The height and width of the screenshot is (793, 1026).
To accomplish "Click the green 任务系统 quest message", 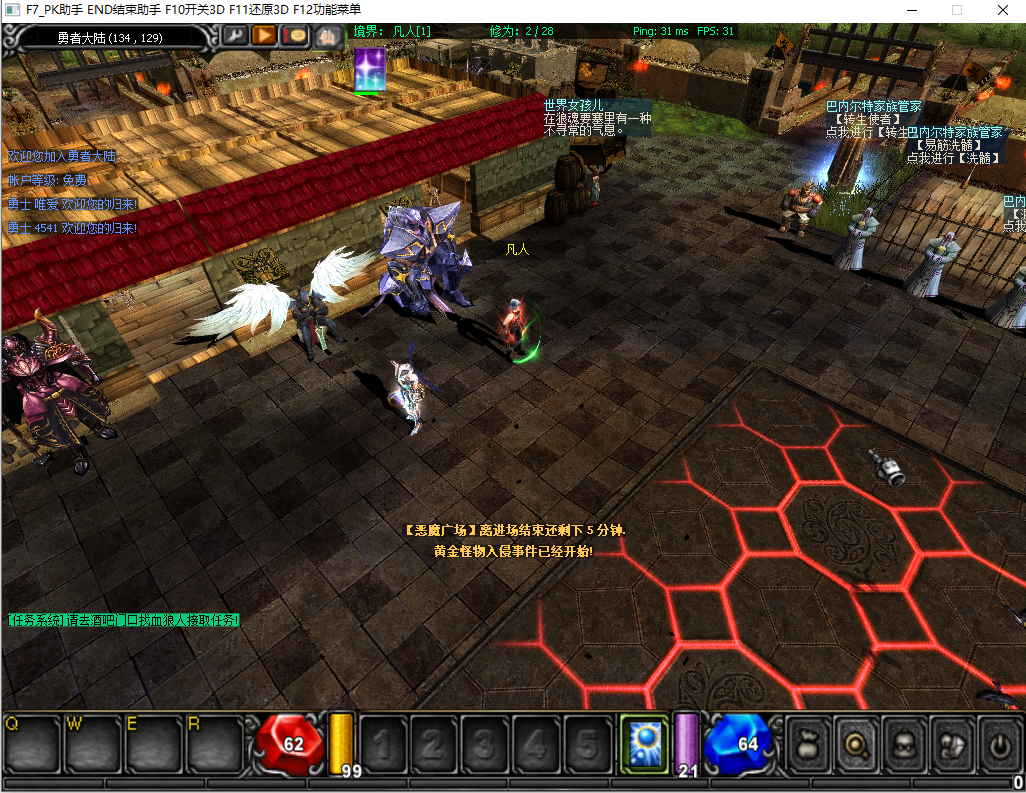I will [124, 620].
